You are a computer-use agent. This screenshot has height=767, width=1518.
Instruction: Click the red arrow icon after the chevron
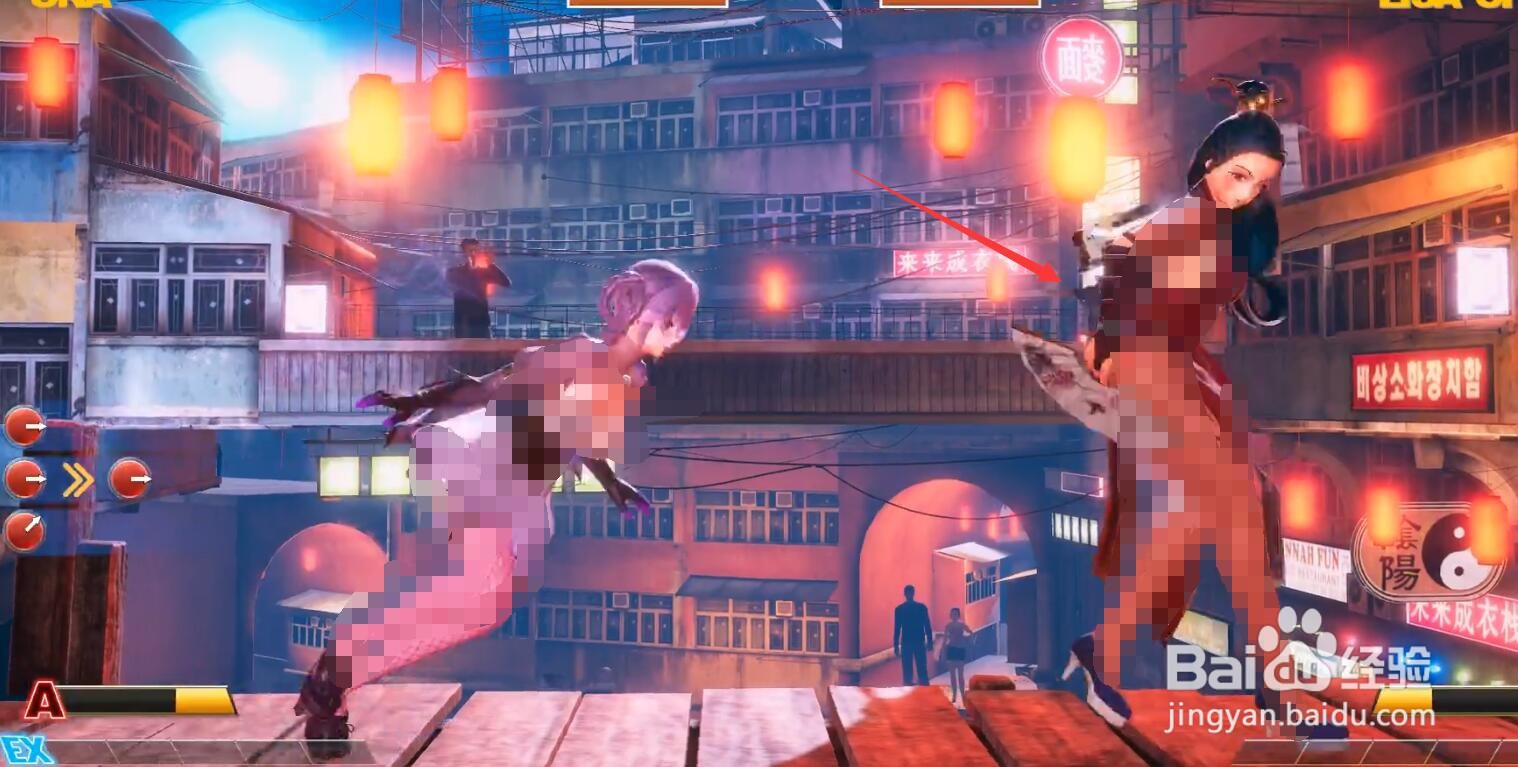[x=128, y=479]
